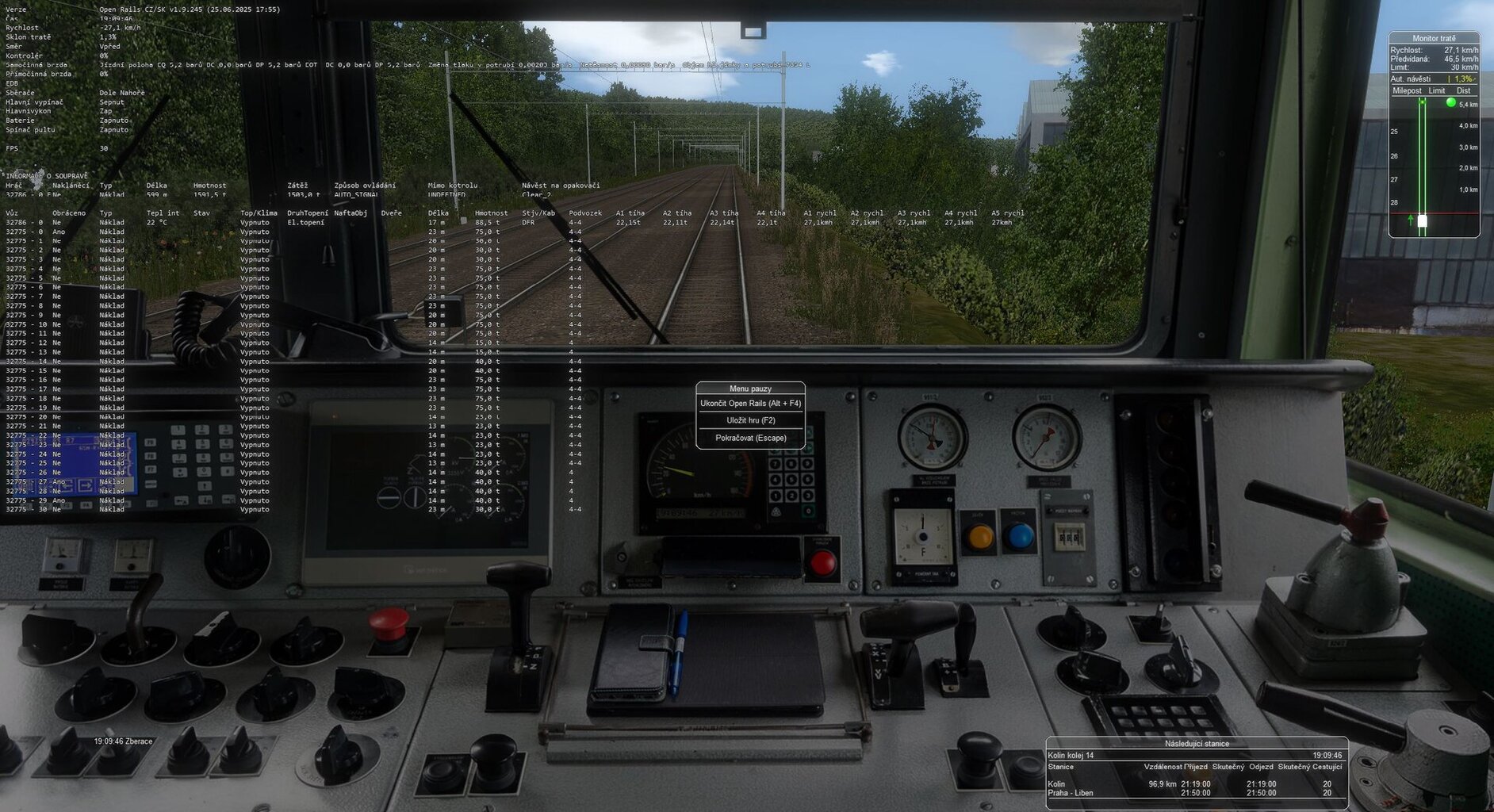Select Ukončit Open Rails from the pause menu

(750, 404)
